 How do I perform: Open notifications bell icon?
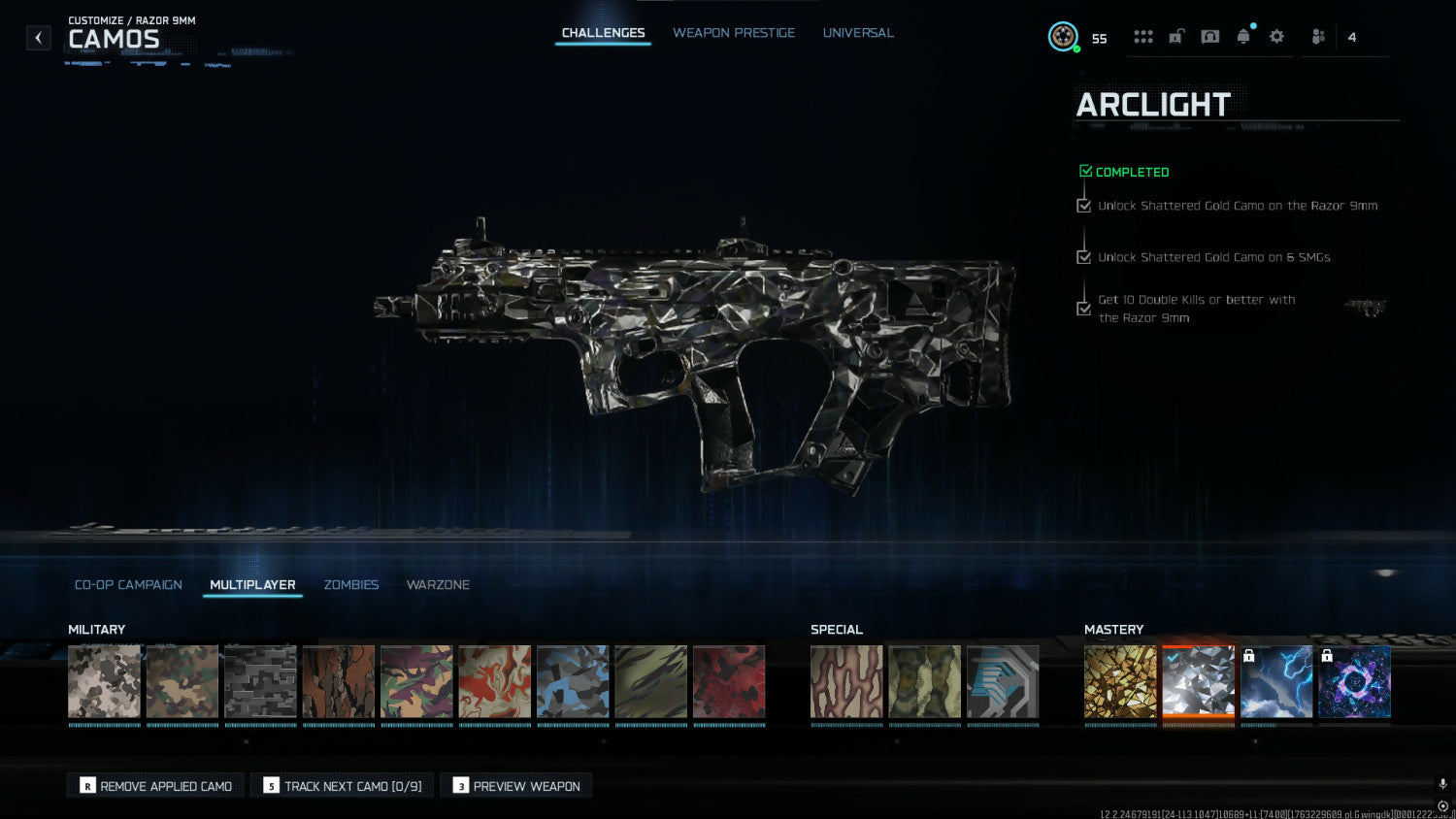click(1243, 37)
